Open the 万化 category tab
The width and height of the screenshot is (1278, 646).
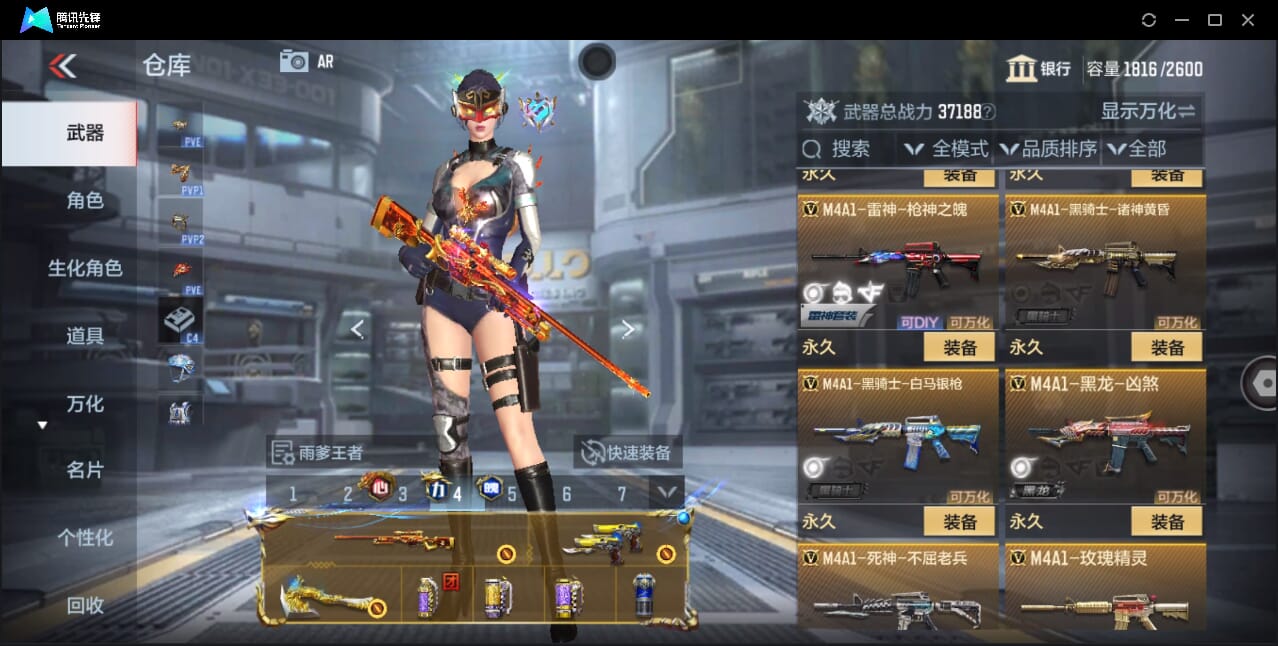point(85,404)
